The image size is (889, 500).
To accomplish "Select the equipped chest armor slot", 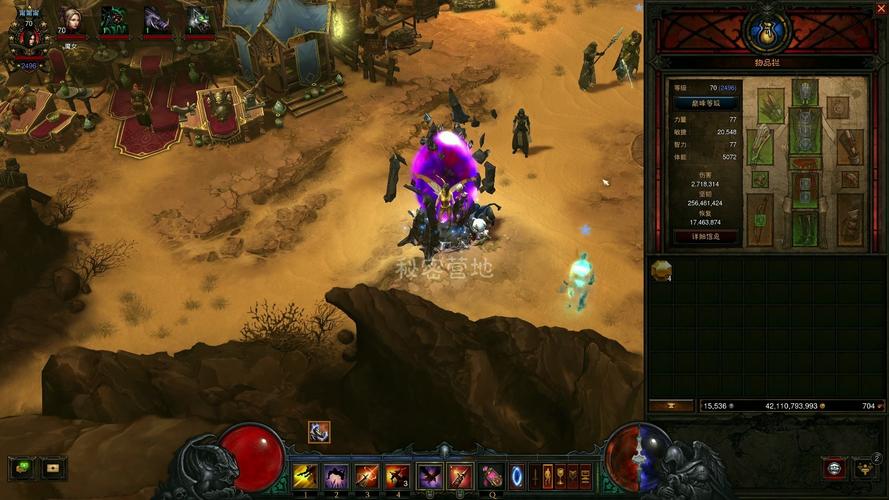I will pos(805,130).
